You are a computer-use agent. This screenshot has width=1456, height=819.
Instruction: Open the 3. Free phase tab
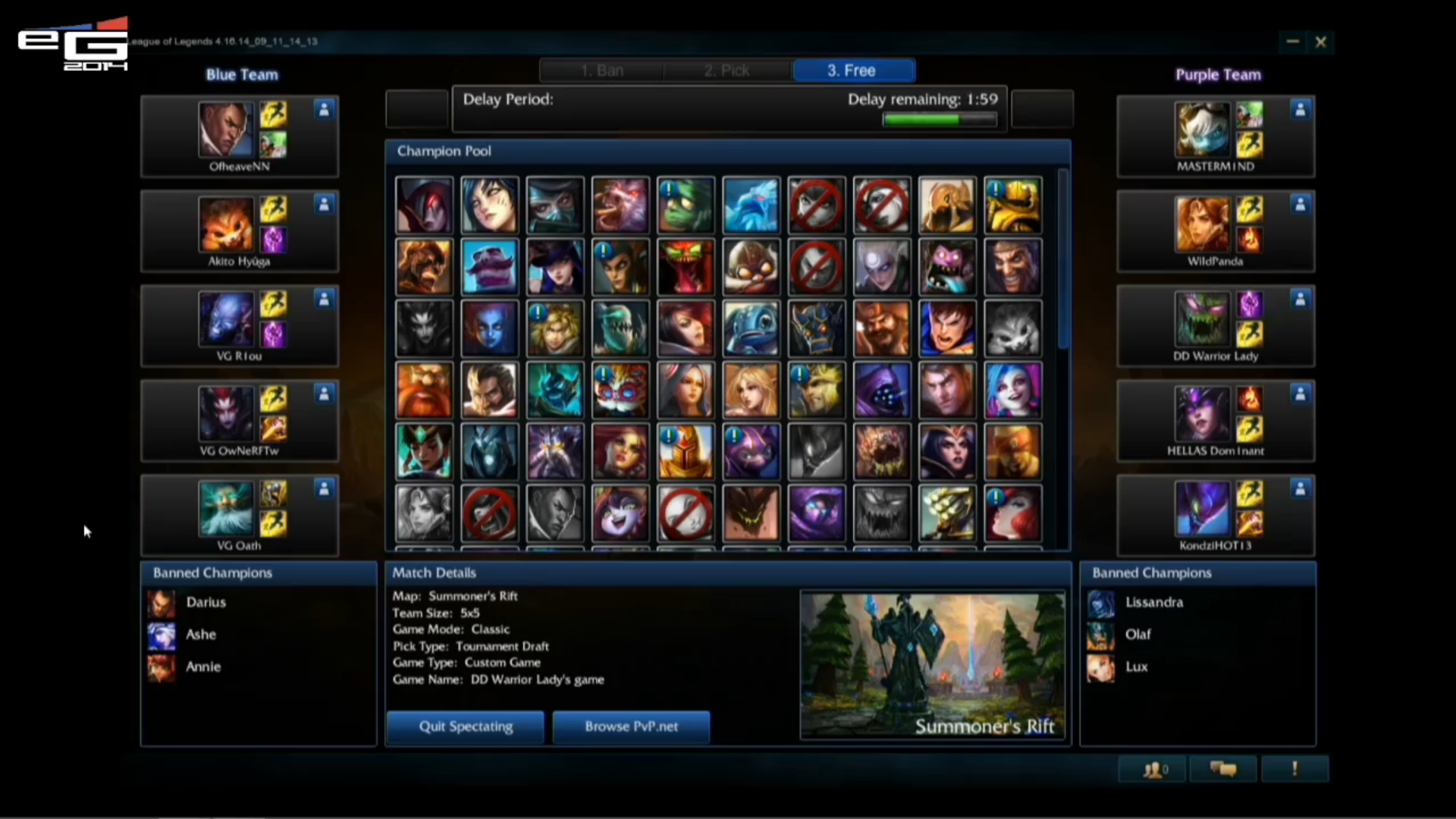coord(853,70)
